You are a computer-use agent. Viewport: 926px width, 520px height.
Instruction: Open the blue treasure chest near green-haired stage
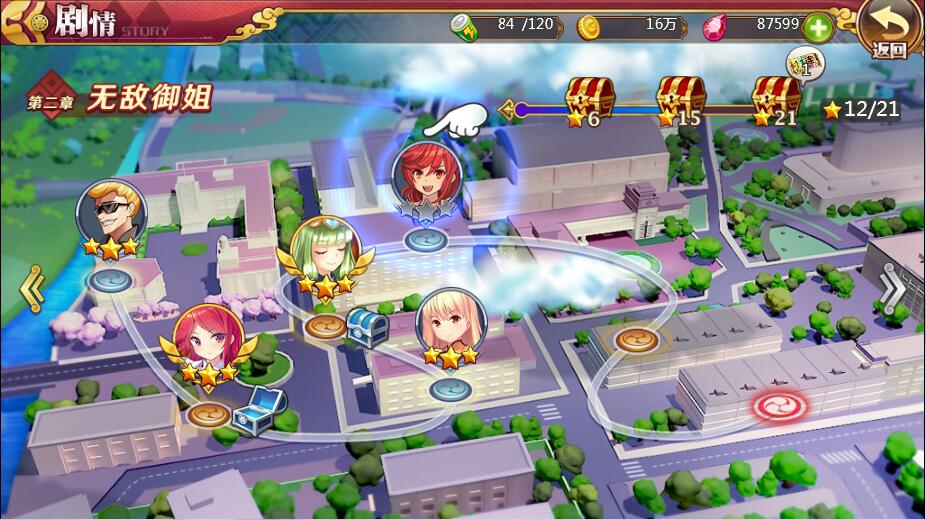click(367, 326)
